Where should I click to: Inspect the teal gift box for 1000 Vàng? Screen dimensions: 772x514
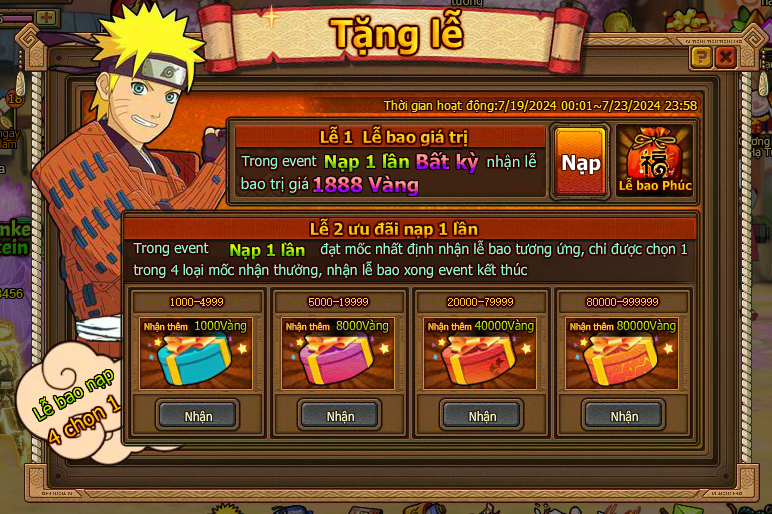197,360
